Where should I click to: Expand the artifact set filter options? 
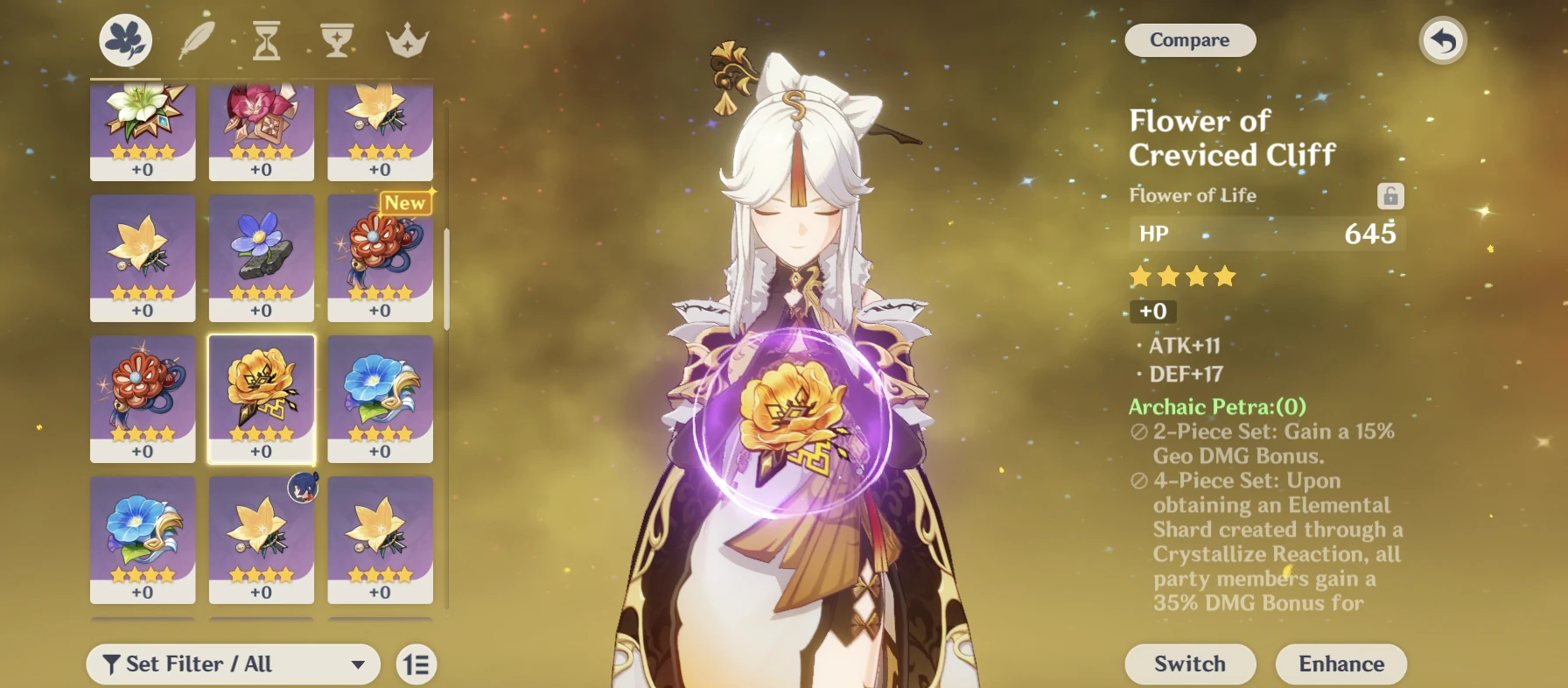pos(232,663)
